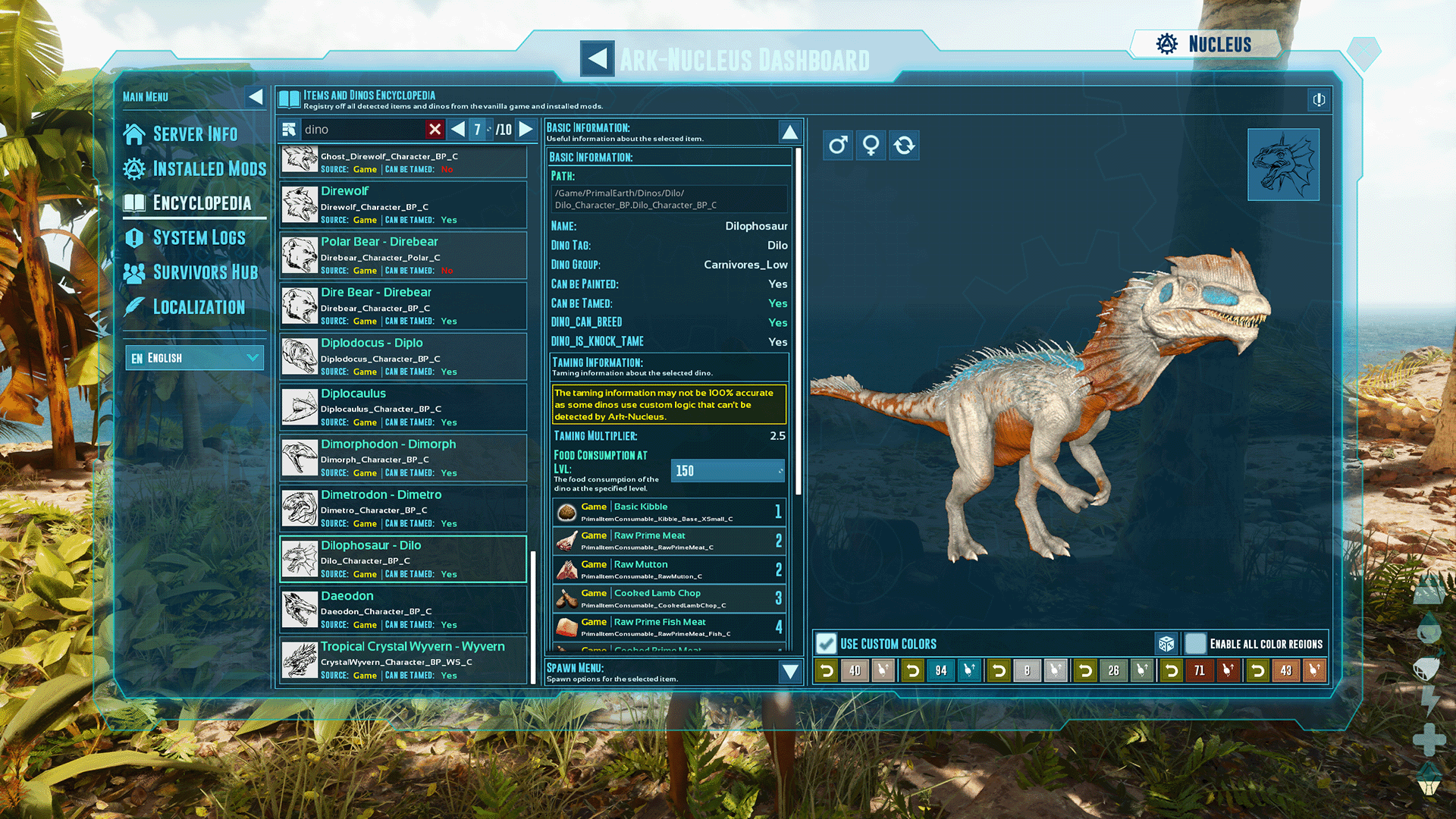The image size is (1456, 819).
Task: Select the Direwolf entry in the dino list
Action: point(402,204)
